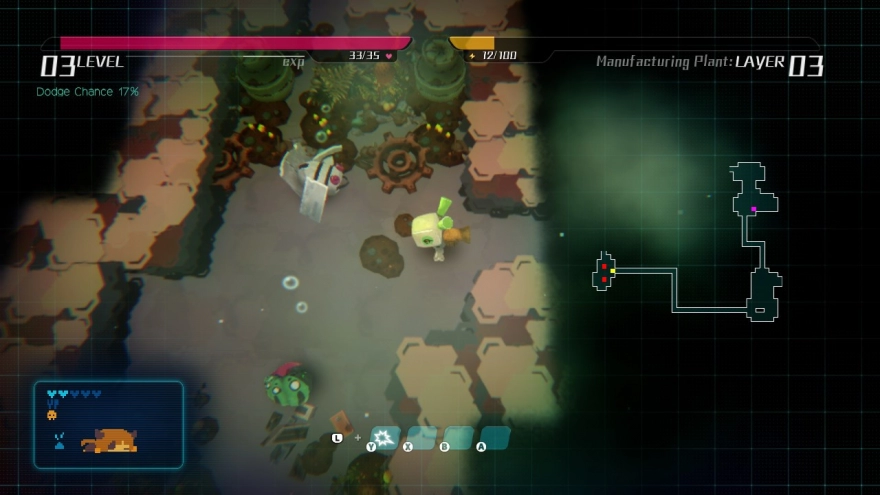Open the dungeon layout minimap

pos(688,241)
